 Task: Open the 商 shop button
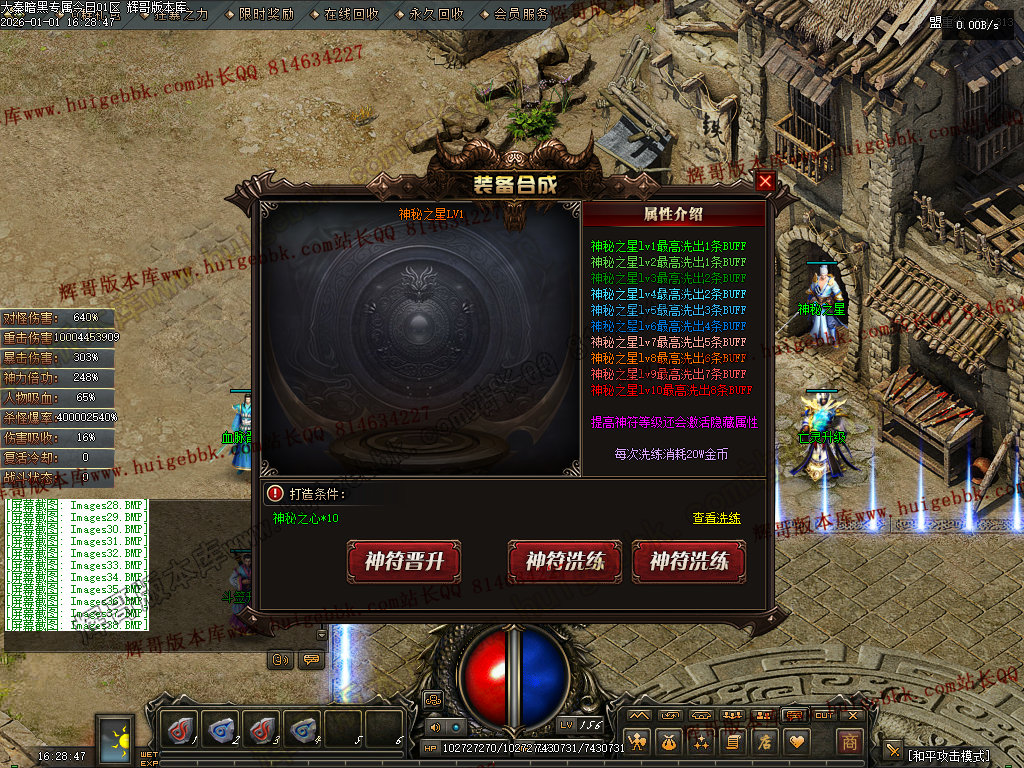coord(849,742)
